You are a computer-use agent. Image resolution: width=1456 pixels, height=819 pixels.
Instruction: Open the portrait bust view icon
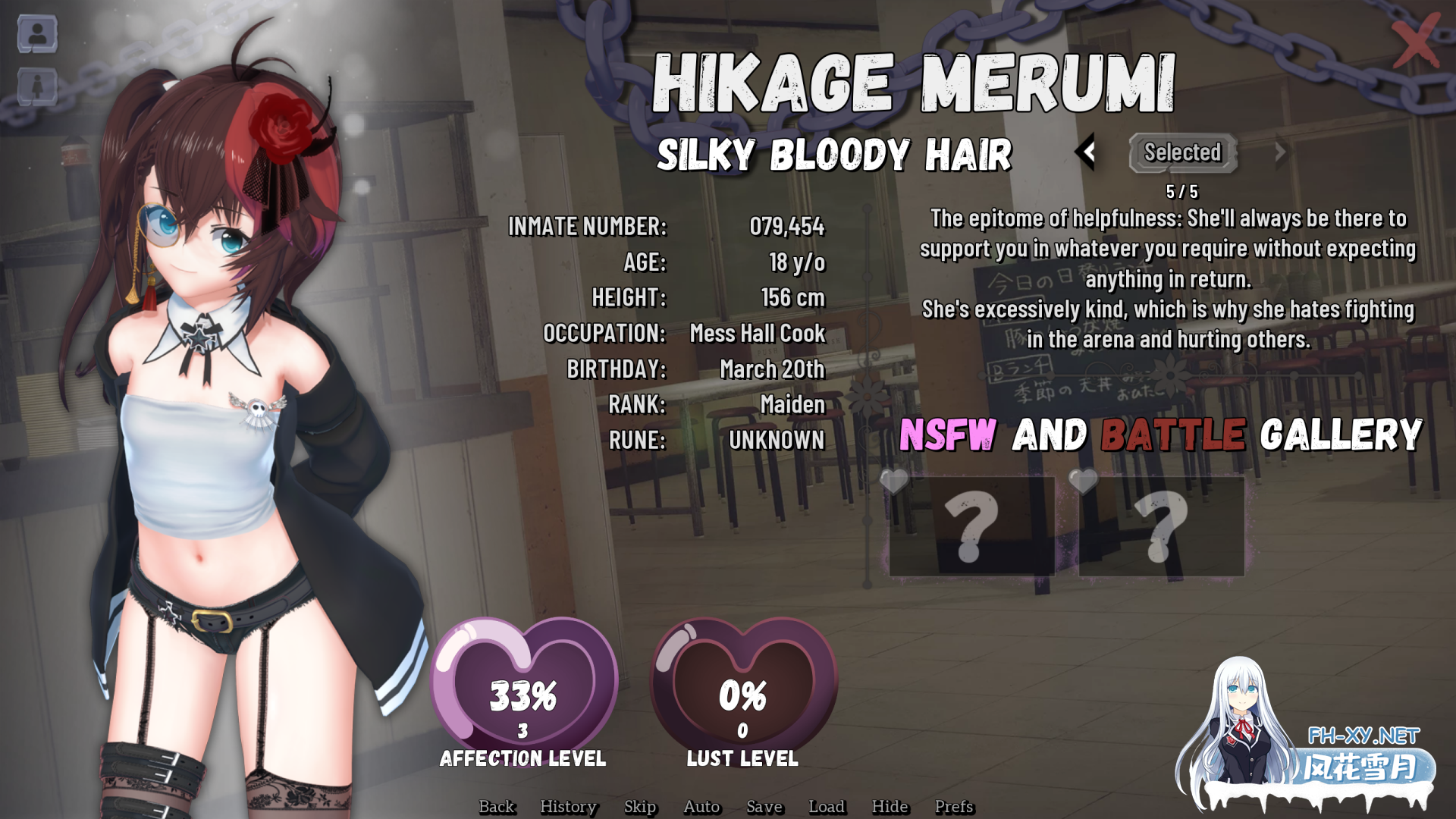(37, 34)
